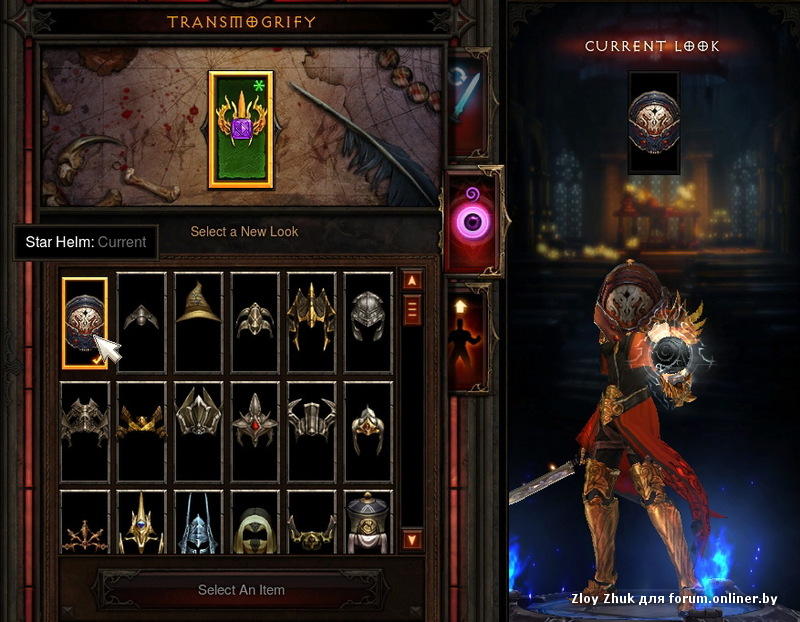
Task: Choose the current Star Helm look
Action: click(85, 322)
